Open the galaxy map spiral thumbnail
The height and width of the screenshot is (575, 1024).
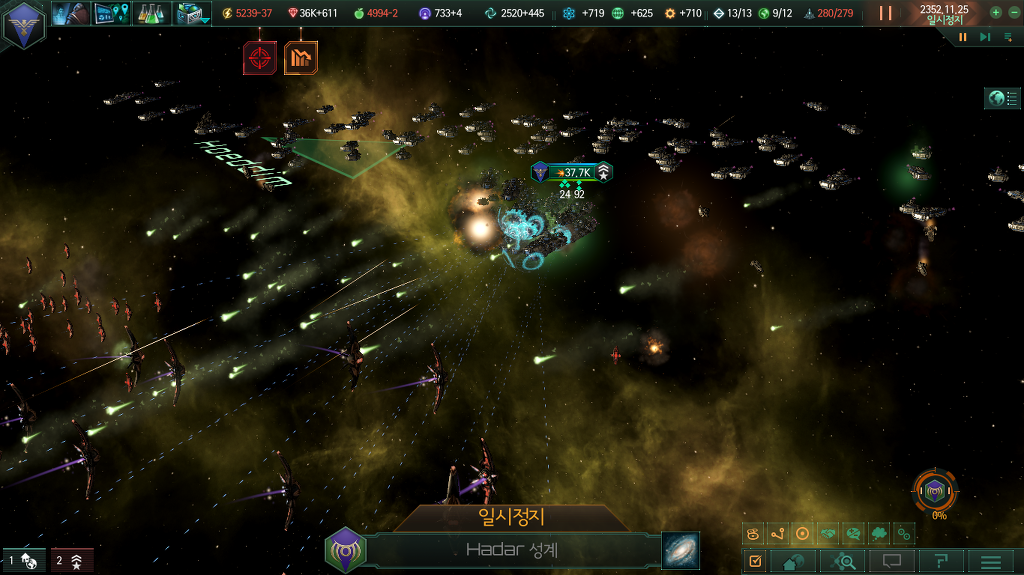680,550
